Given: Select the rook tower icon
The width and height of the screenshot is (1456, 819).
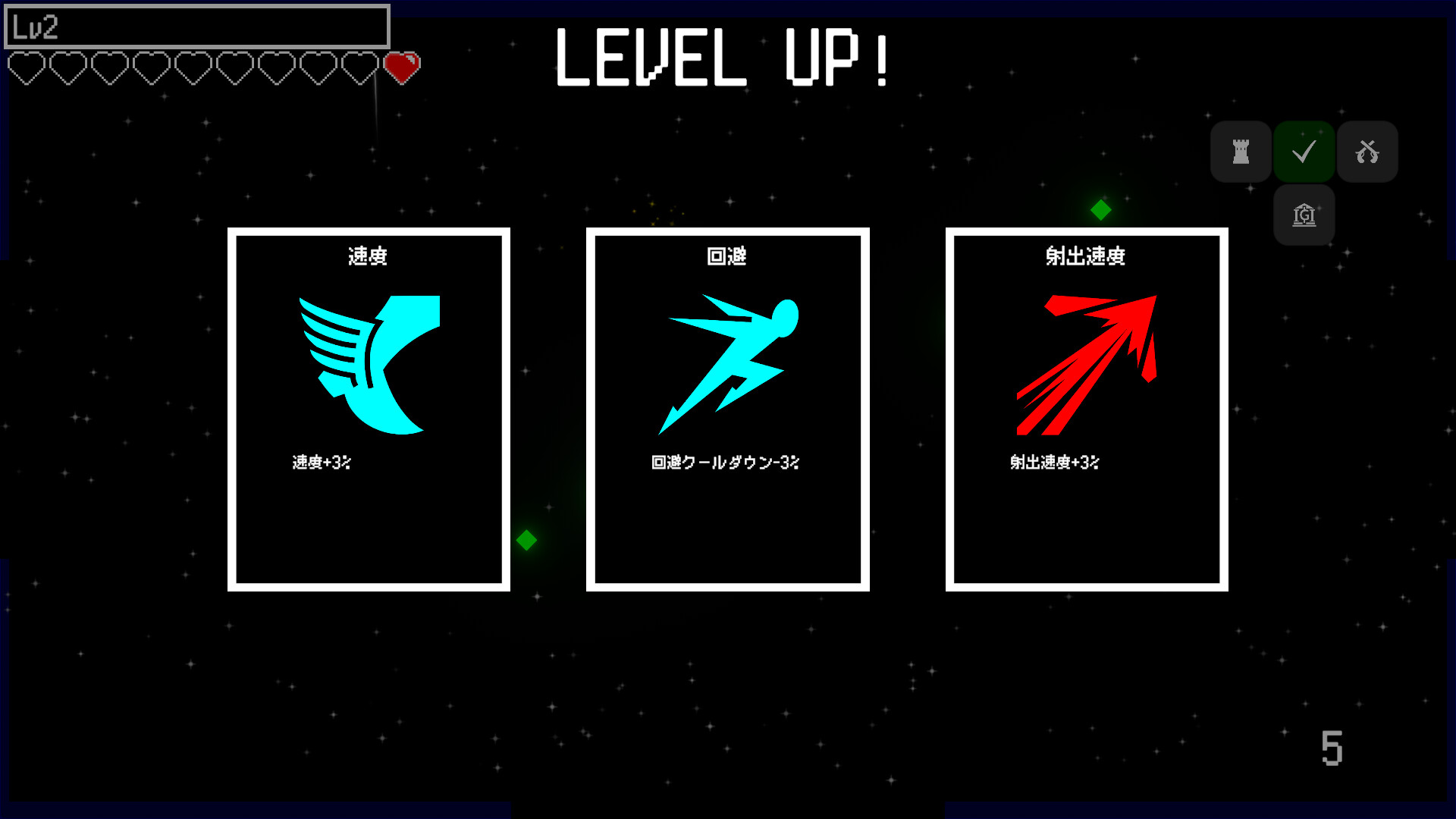Looking at the screenshot, I should coord(1241,151).
